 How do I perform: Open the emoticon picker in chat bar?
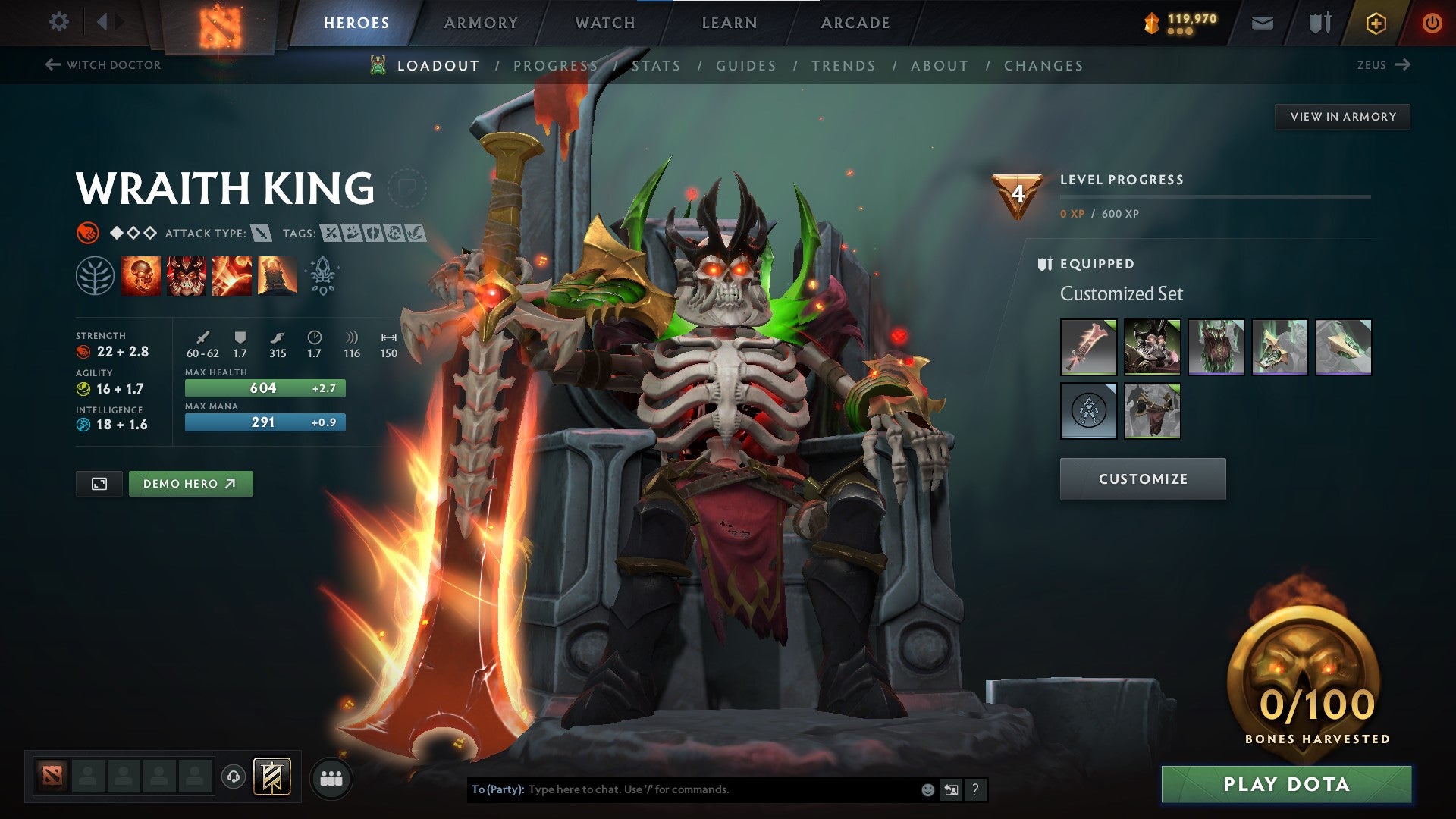(927, 789)
